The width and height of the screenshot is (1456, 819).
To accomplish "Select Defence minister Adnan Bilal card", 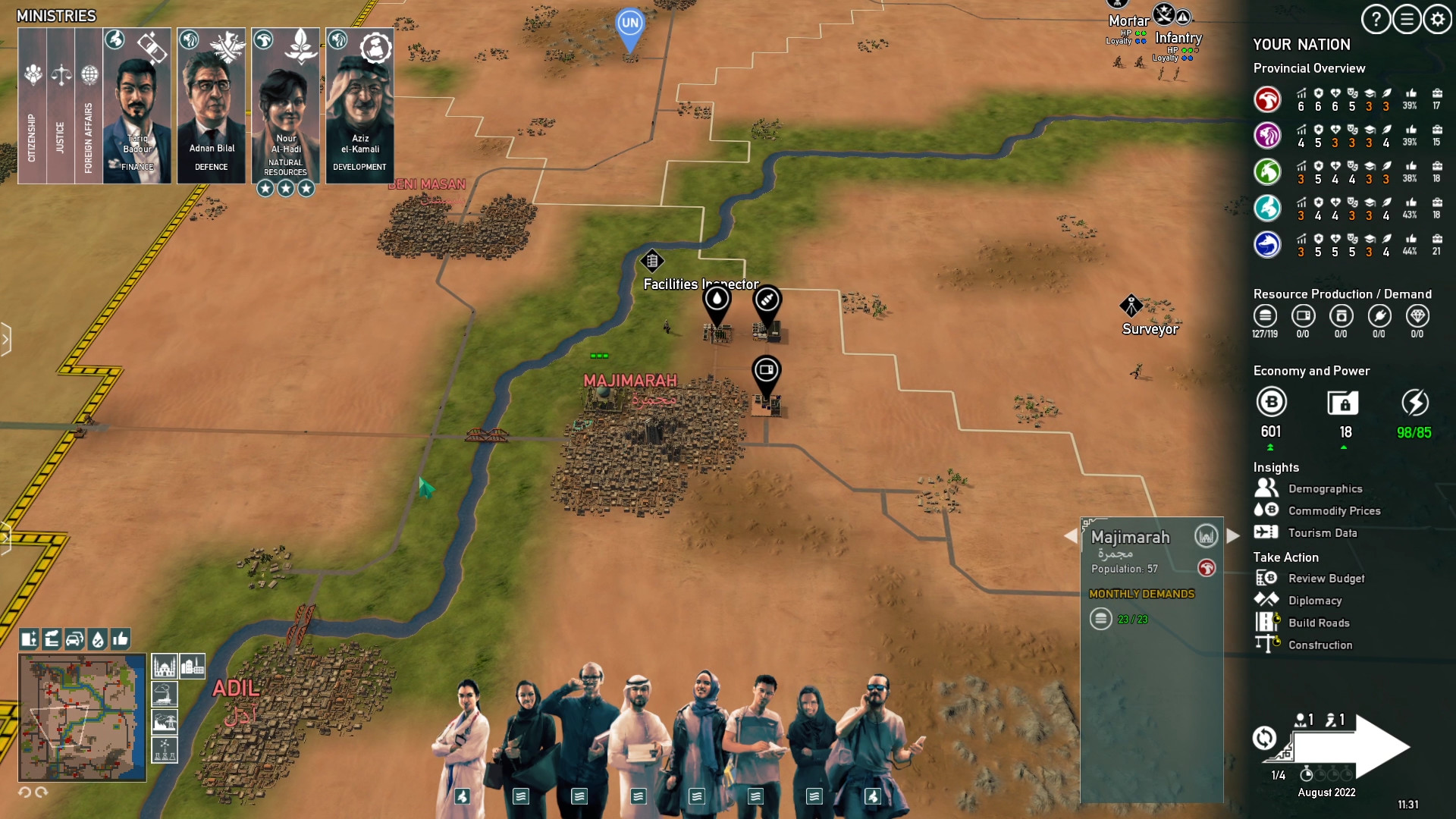I will pos(212,106).
